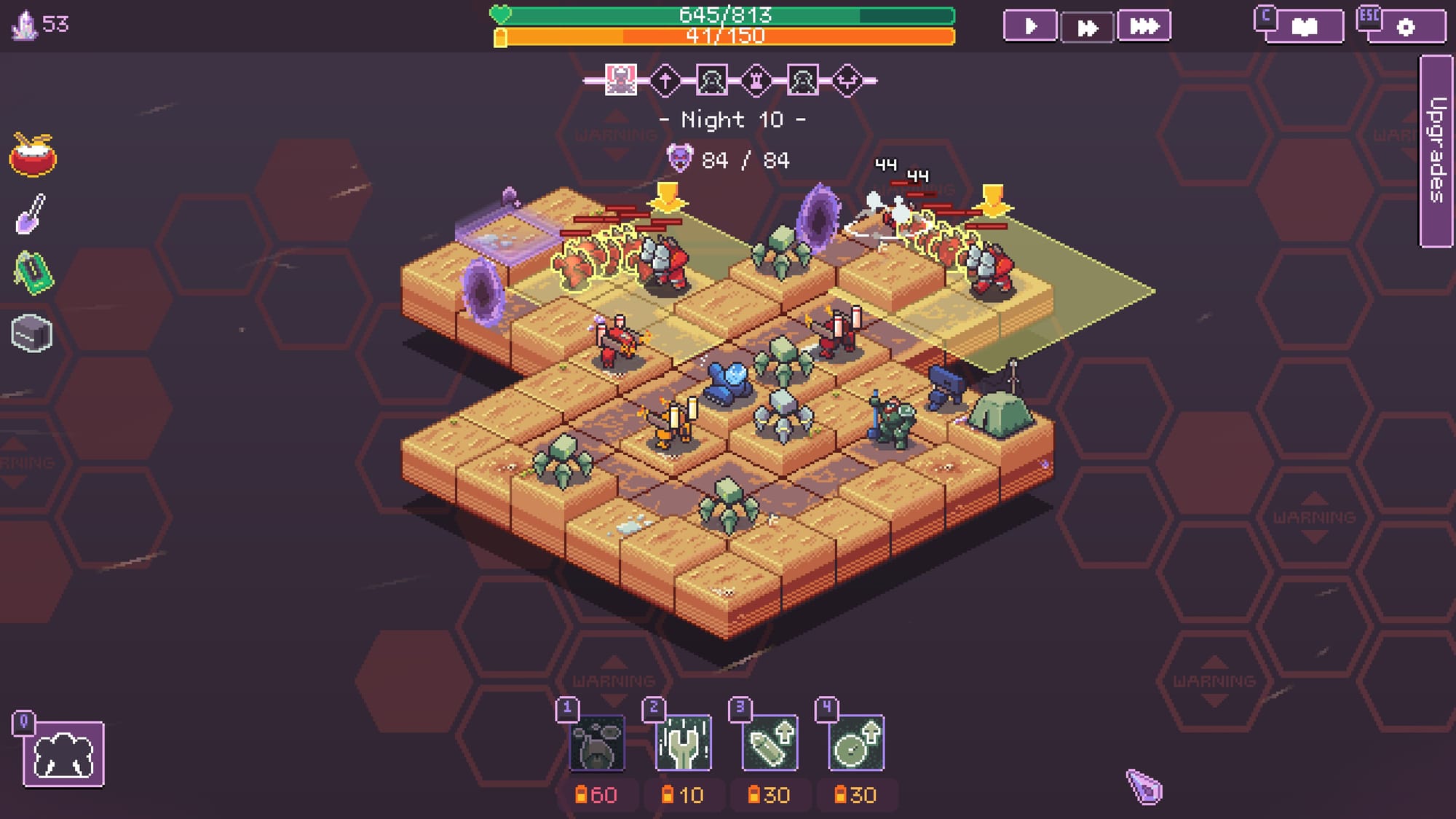The image size is (1456, 819).
Task: Select the tower diamond marker on timeline
Action: (756, 80)
